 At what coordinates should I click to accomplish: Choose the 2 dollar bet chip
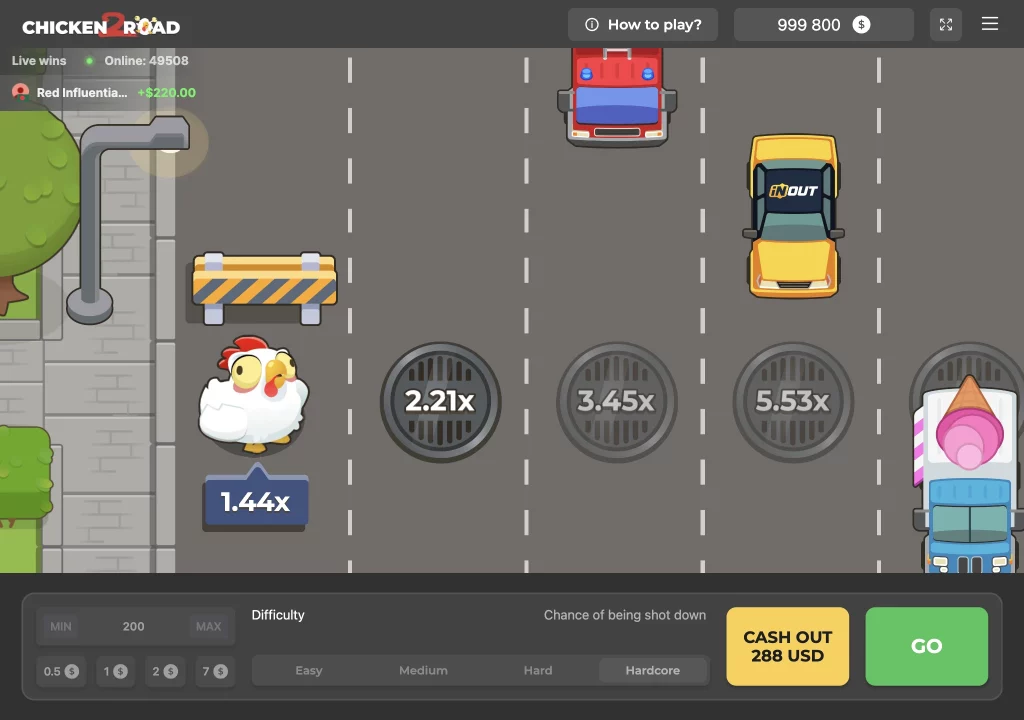[165, 671]
